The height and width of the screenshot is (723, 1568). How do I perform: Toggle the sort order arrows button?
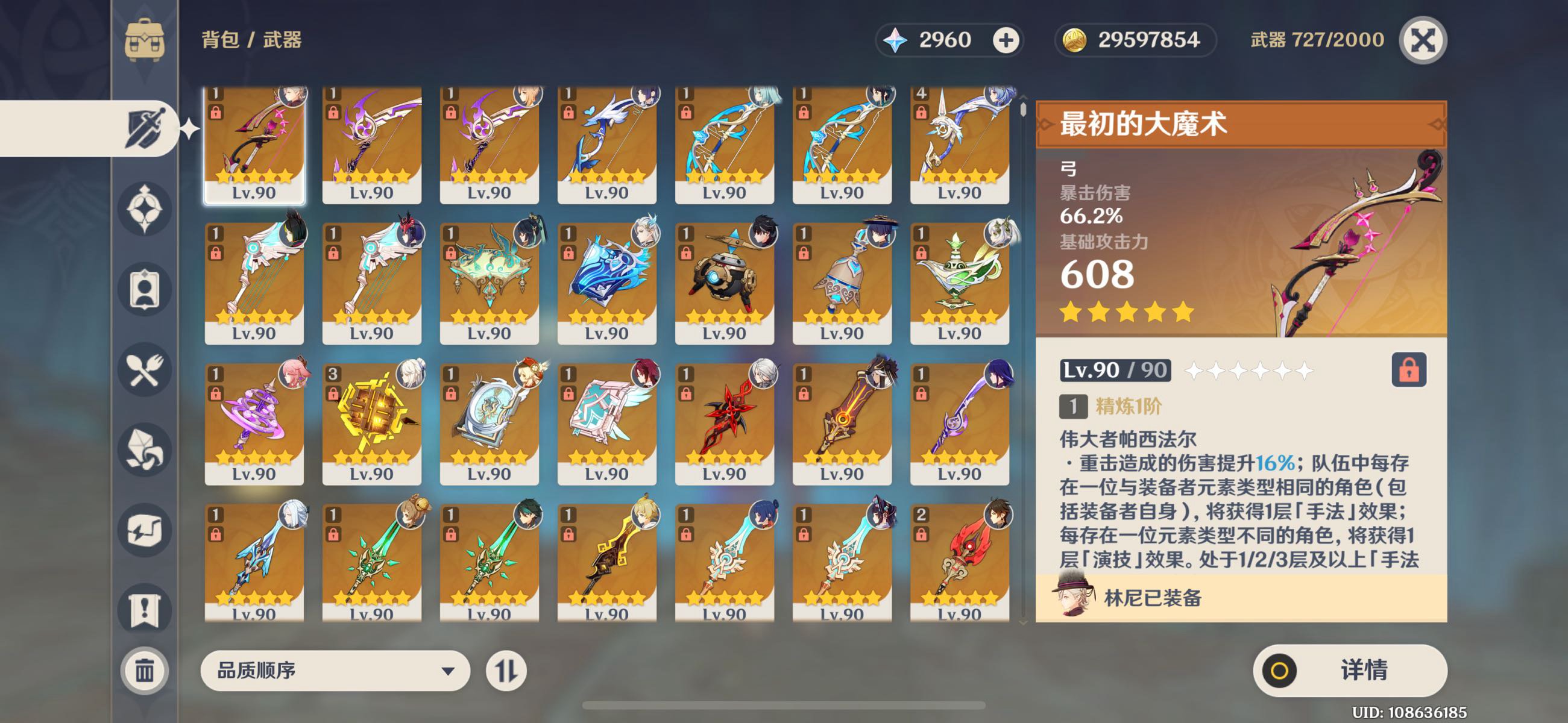(x=506, y=671)
